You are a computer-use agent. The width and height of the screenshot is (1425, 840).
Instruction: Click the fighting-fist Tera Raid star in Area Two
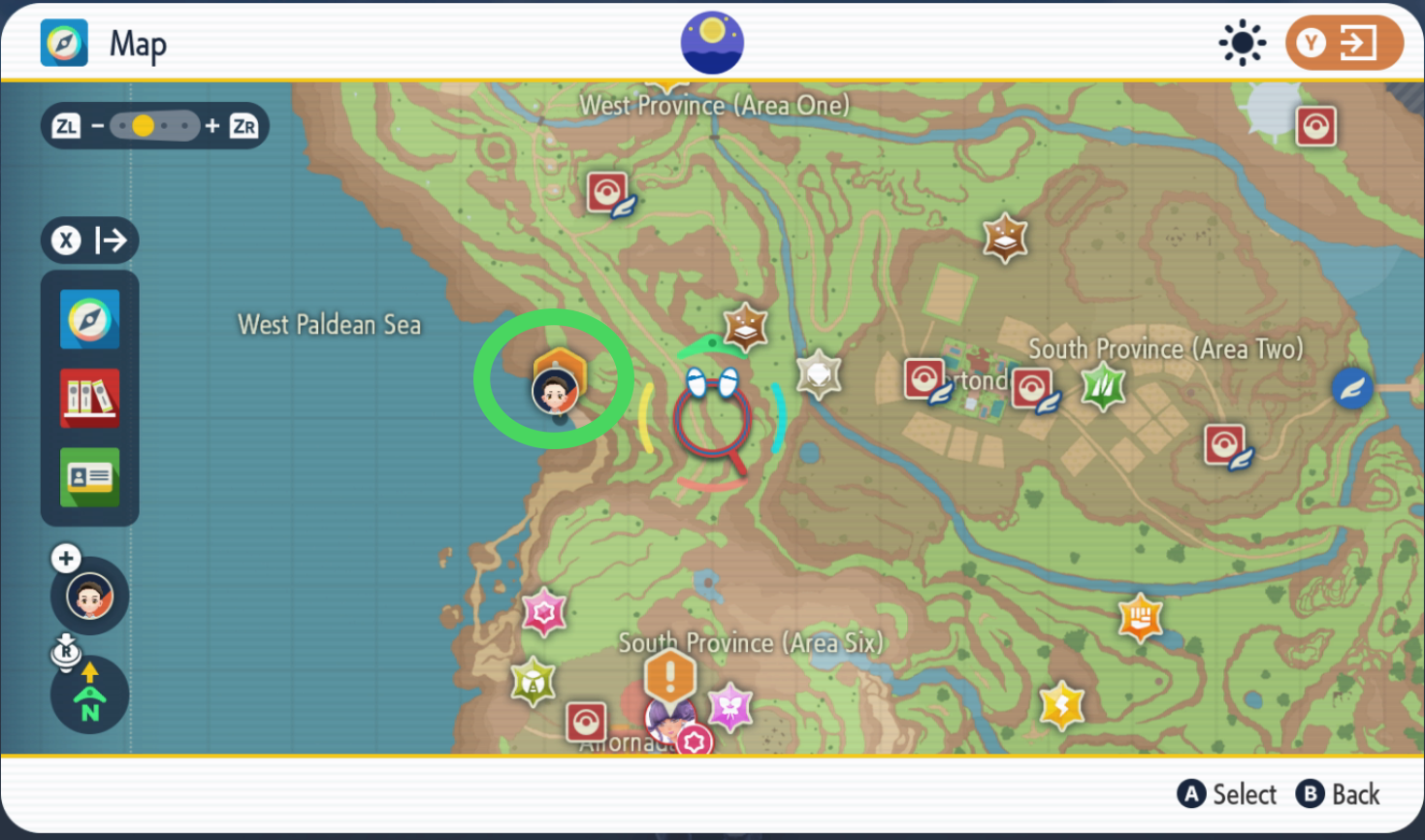coord(1139,619)
